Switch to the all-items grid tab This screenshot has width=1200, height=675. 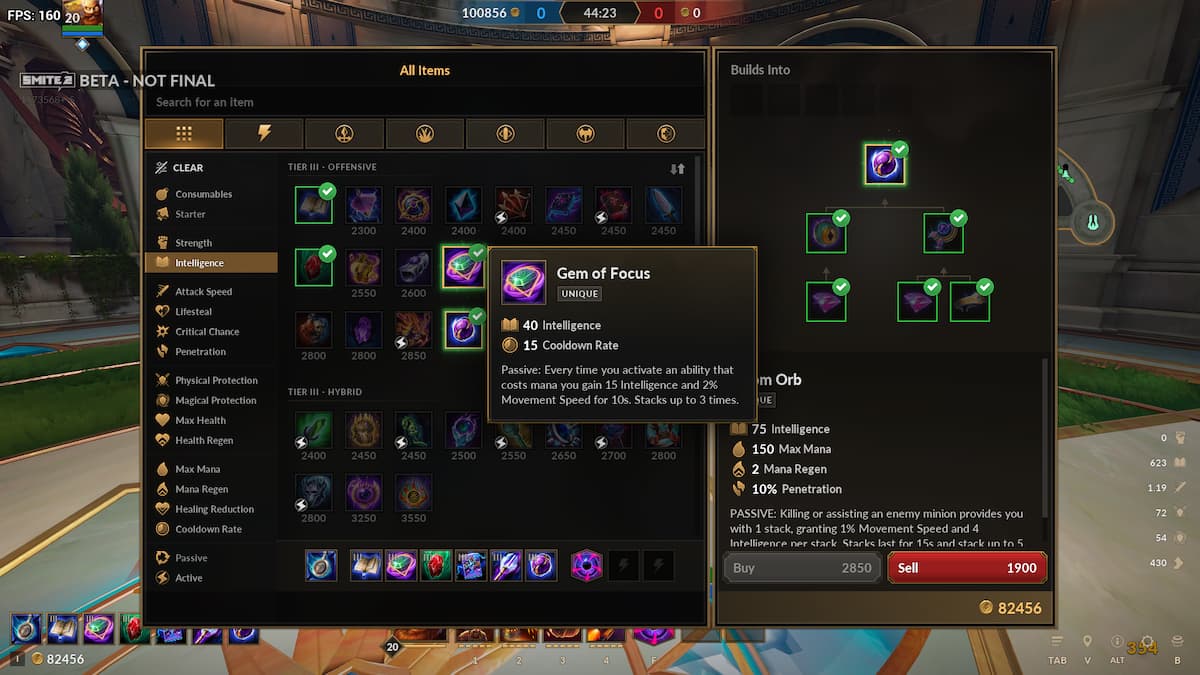tap(184, 133)
